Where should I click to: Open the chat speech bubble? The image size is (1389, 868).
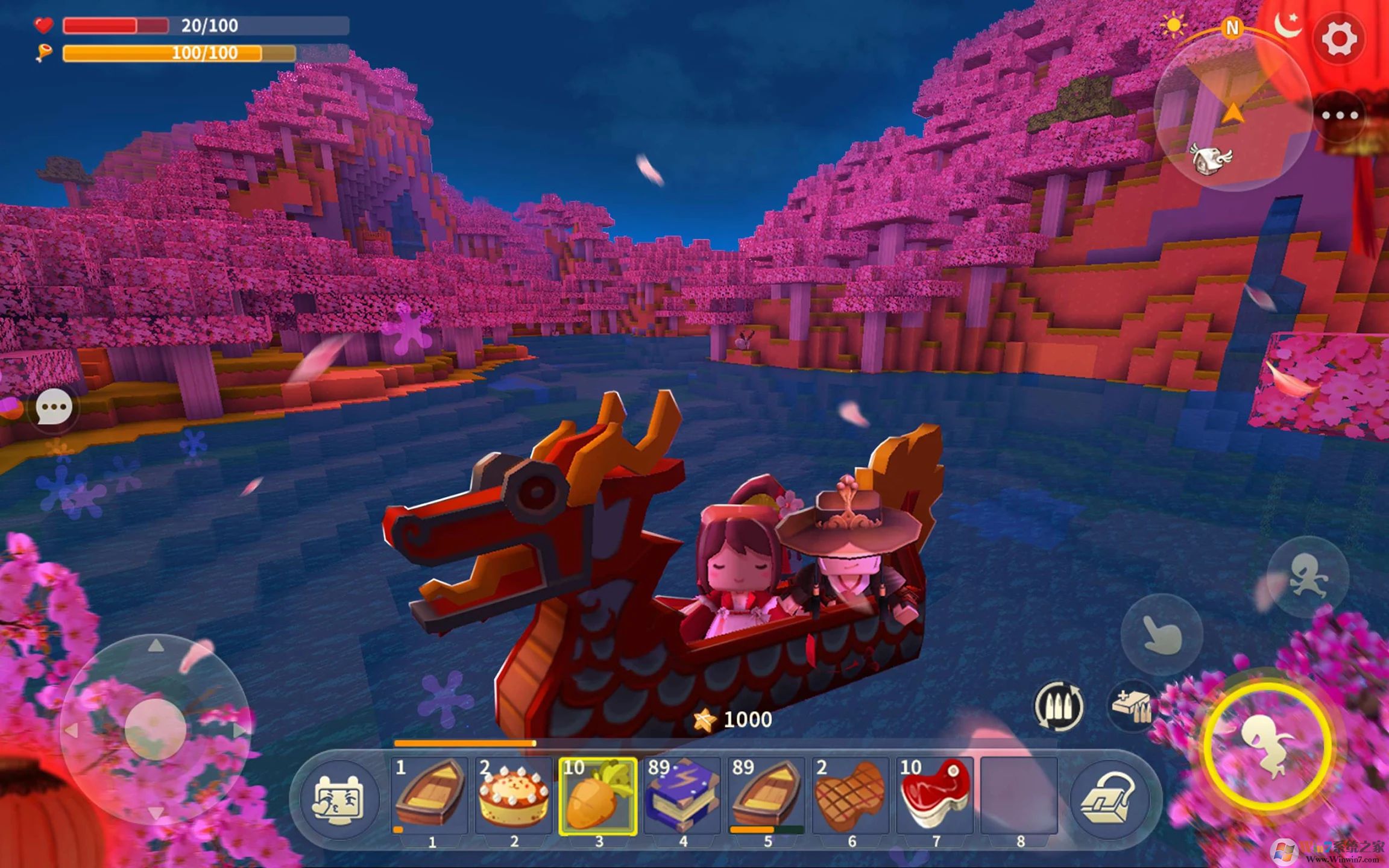[x=54, y=407]
